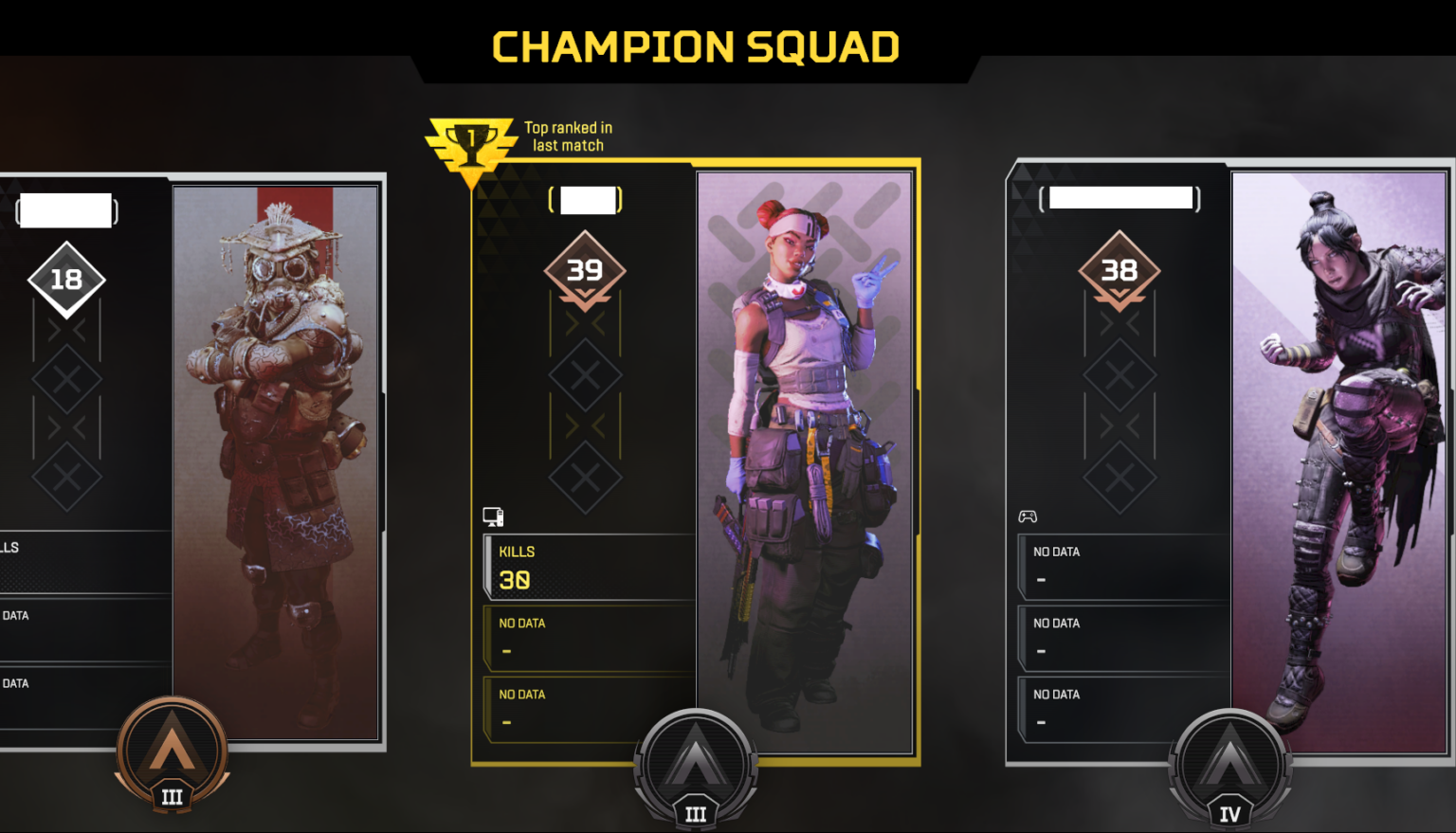This screenshot has width=1456, height=833.
Task: Select the level 38 badge on Wraith's card
Action: click(x=1119, y=270)
